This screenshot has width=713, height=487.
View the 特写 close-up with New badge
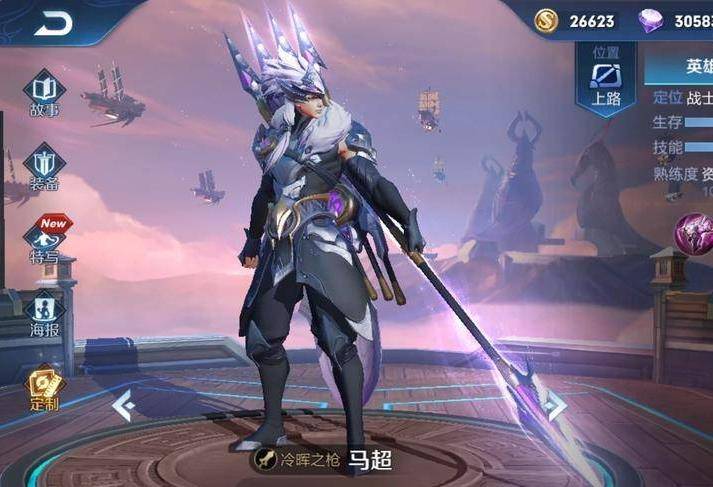(x=44, y=239)
